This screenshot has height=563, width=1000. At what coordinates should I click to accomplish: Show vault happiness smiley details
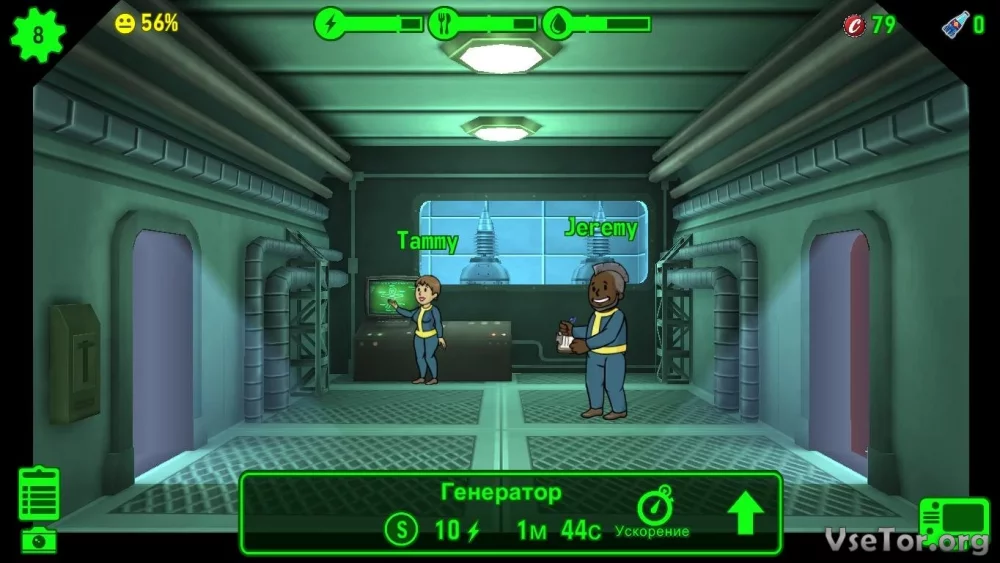(x=125, y=23)
